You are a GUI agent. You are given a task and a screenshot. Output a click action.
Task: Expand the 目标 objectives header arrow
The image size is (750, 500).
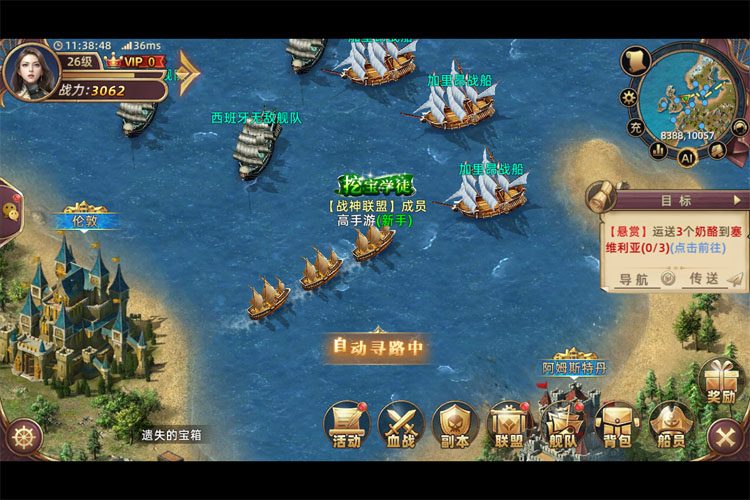737,200
